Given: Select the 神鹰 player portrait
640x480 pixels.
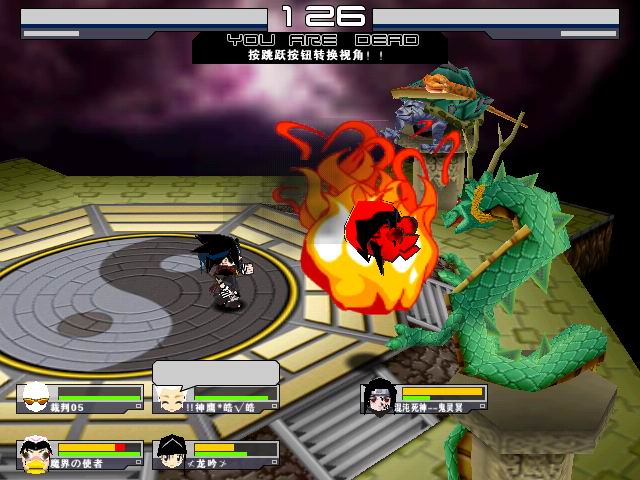Looking at the screenshot, I should pyautogui.click(x=168, y=399).
